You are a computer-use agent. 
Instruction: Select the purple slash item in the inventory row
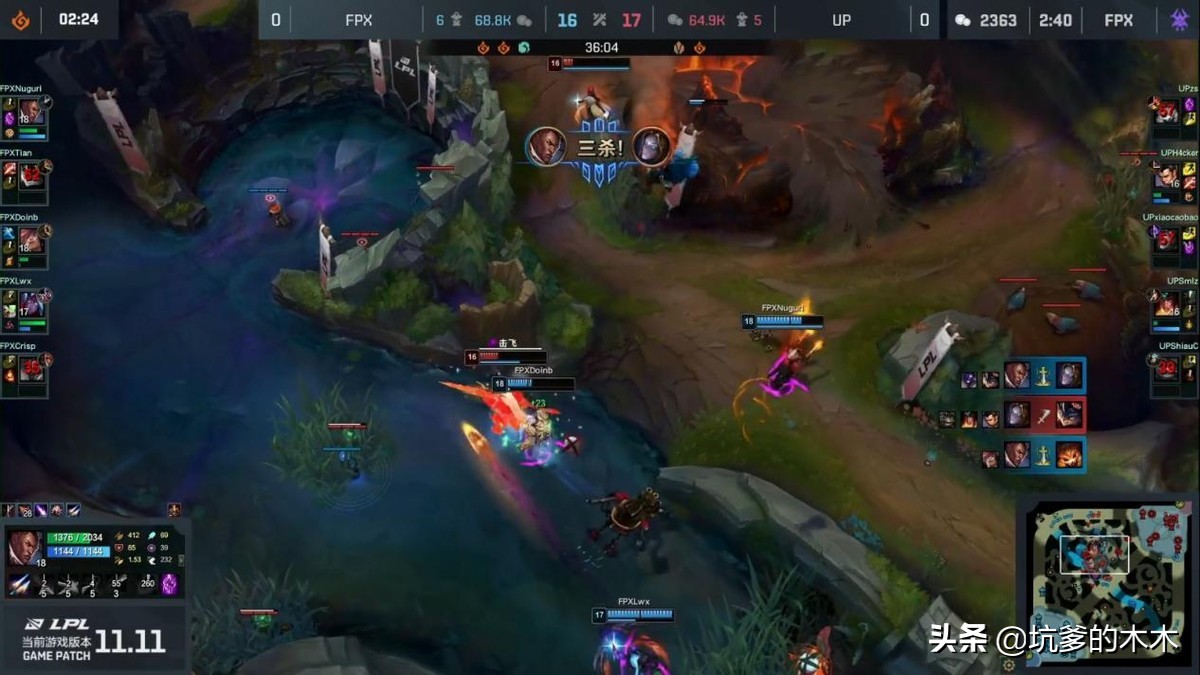click(42, 510)
